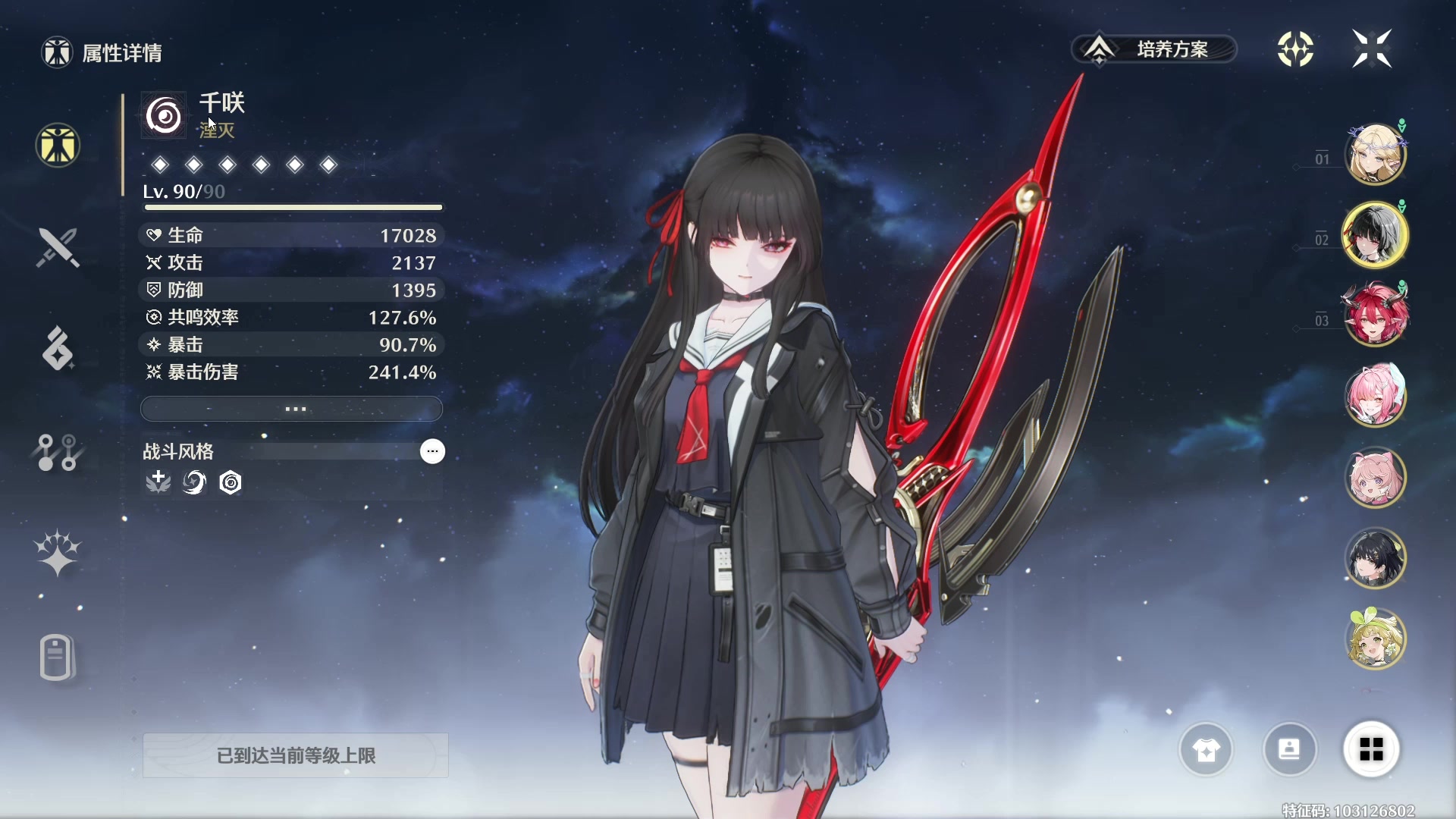The height and width of the screenshot is (819, 1456).
Task: Select the pink cat-eared character portrait
Action: (x=1375, y=478)
